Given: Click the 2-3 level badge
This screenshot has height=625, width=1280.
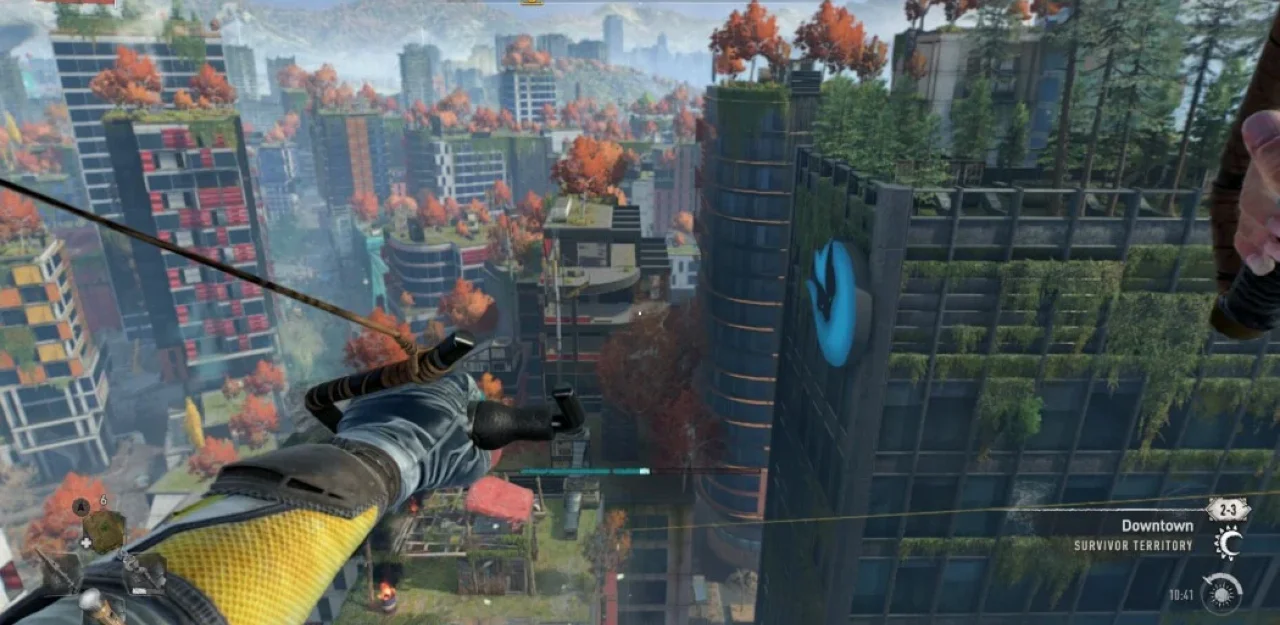Looking at the screenshot, I should coord(1227,510).
